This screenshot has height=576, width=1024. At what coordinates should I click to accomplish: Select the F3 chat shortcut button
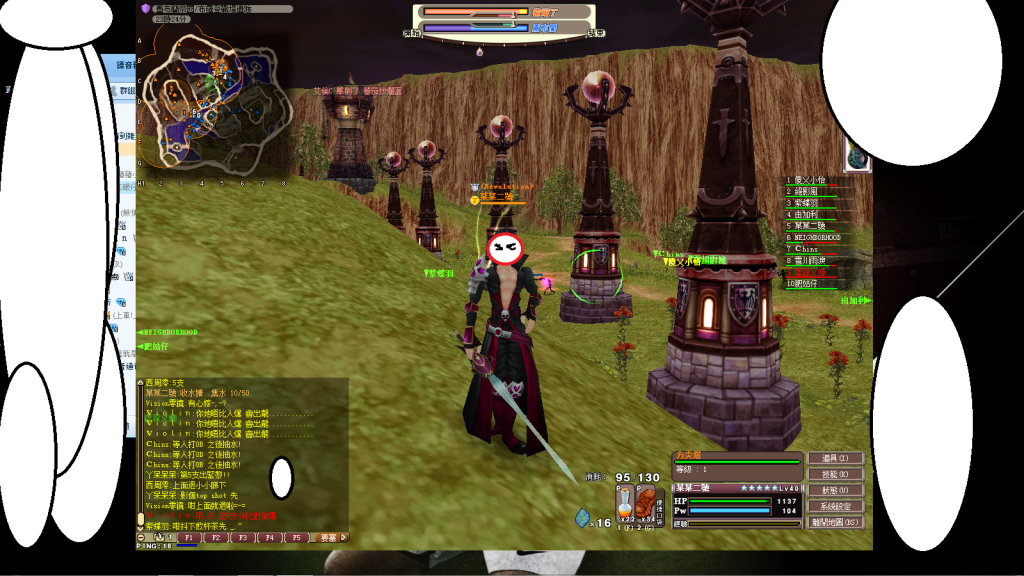point(241,538)
